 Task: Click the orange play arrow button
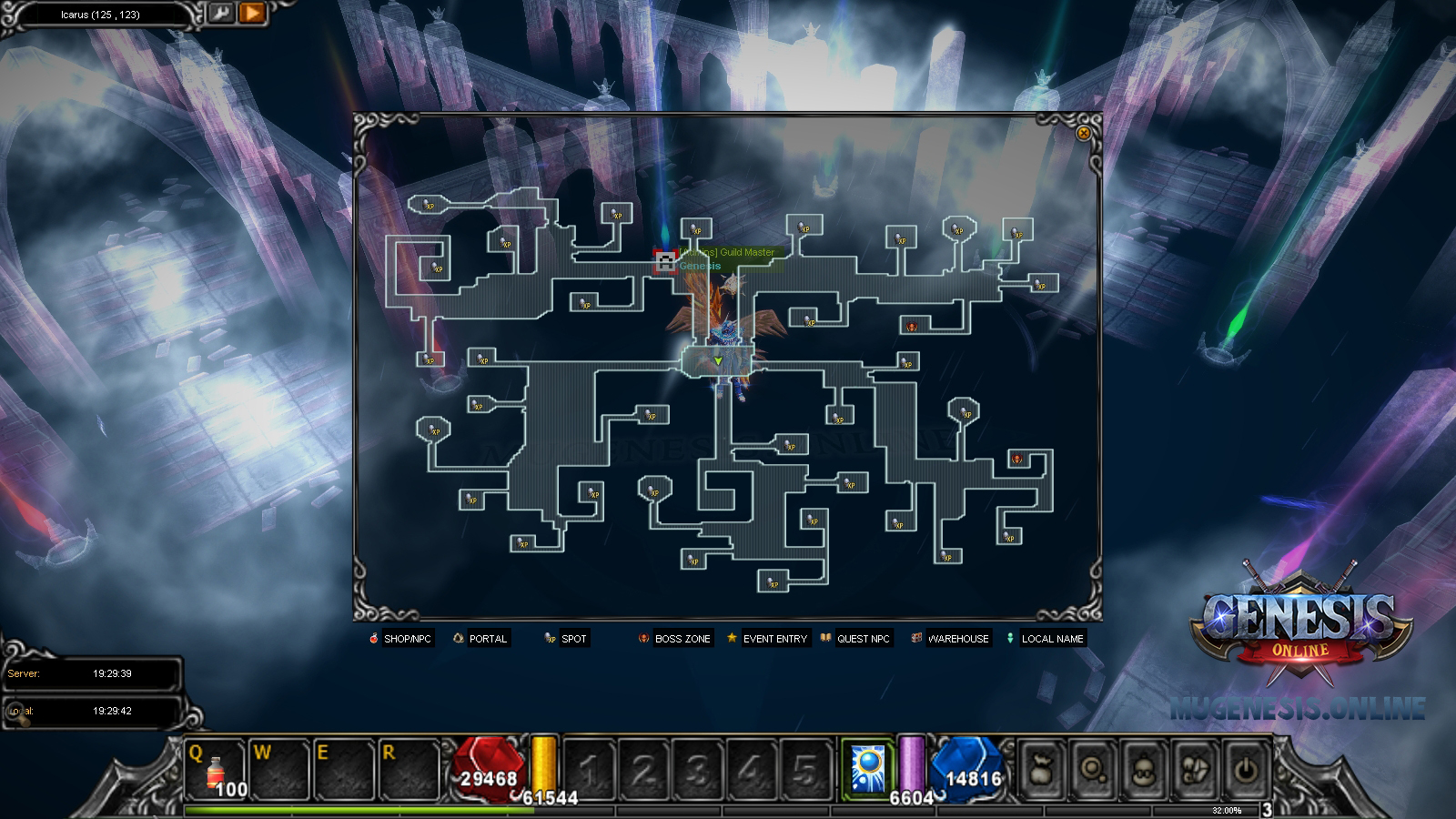click(x=252, y=13)
